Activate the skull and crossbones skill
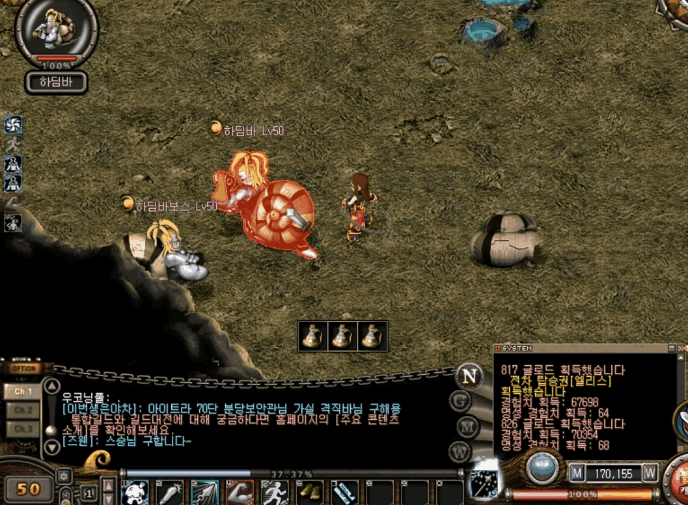Screen dimensions: 688x505 pyautogui.click(x=136, y=493)
